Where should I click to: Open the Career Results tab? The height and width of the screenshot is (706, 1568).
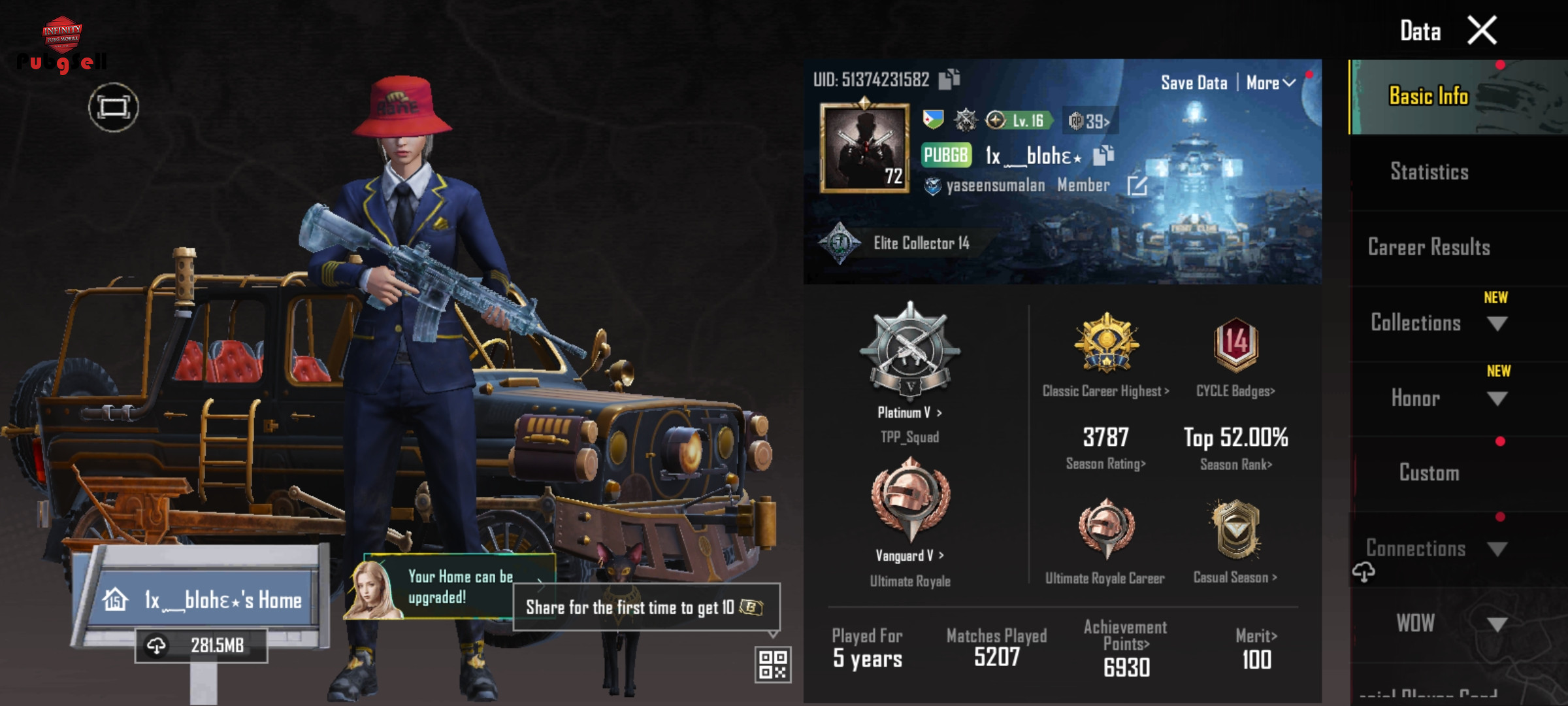point(1429,247)
